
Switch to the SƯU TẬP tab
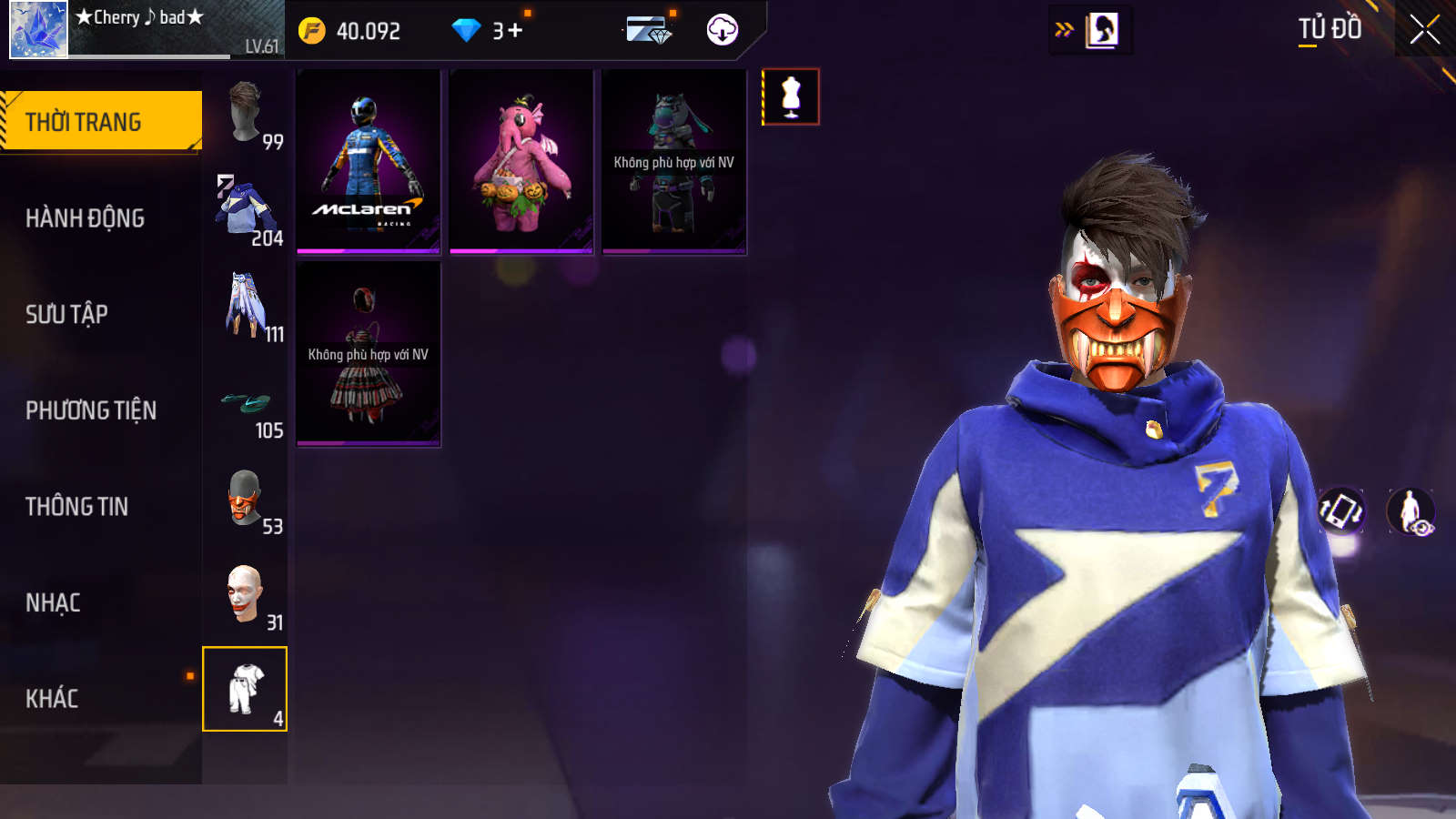pos(66,314)
